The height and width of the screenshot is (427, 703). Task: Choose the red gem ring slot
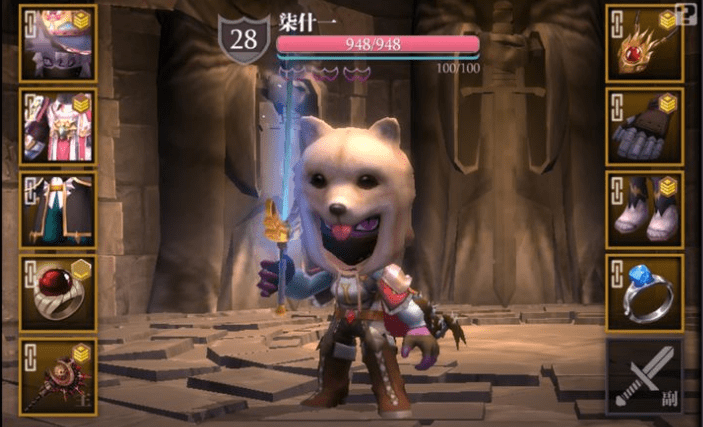point(58,292)
